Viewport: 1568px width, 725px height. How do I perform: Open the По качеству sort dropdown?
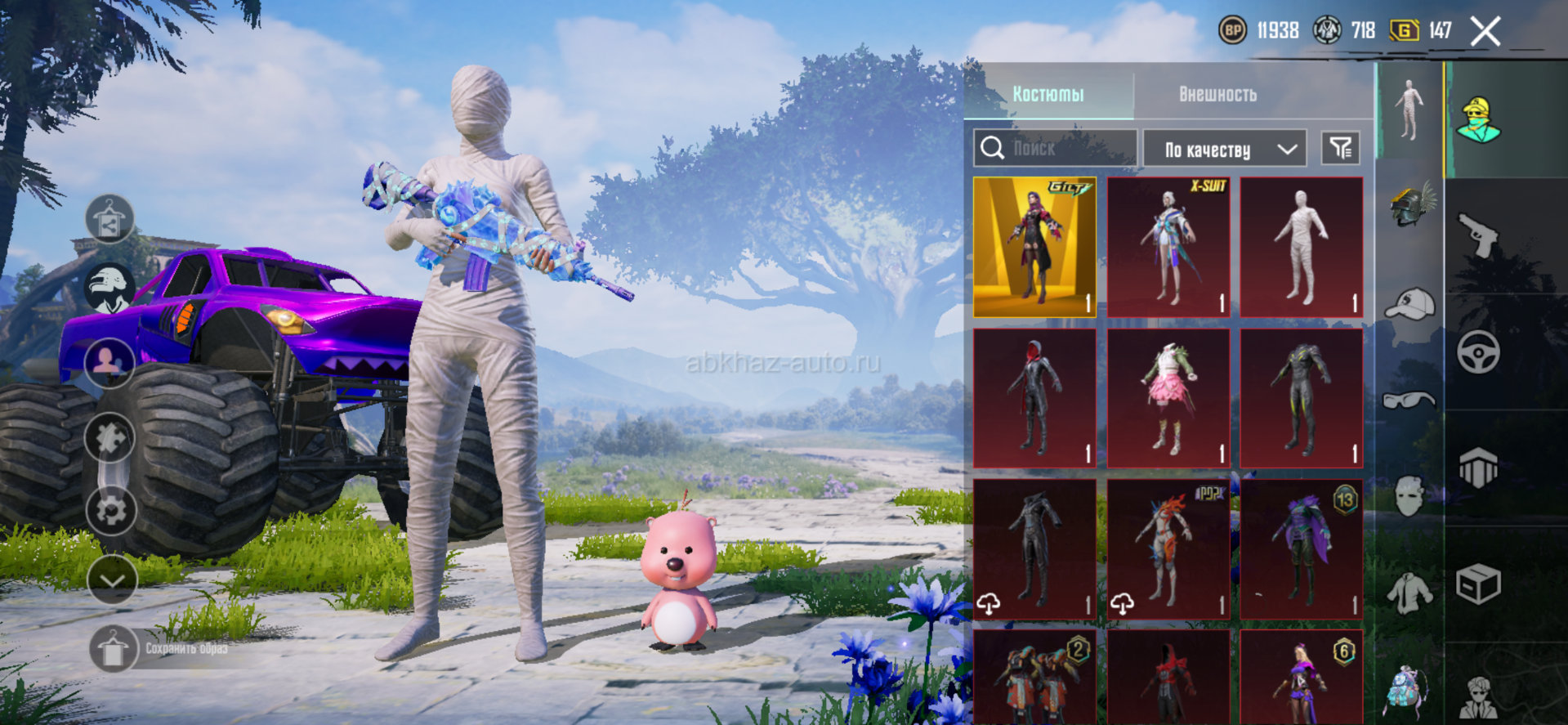1224,149
